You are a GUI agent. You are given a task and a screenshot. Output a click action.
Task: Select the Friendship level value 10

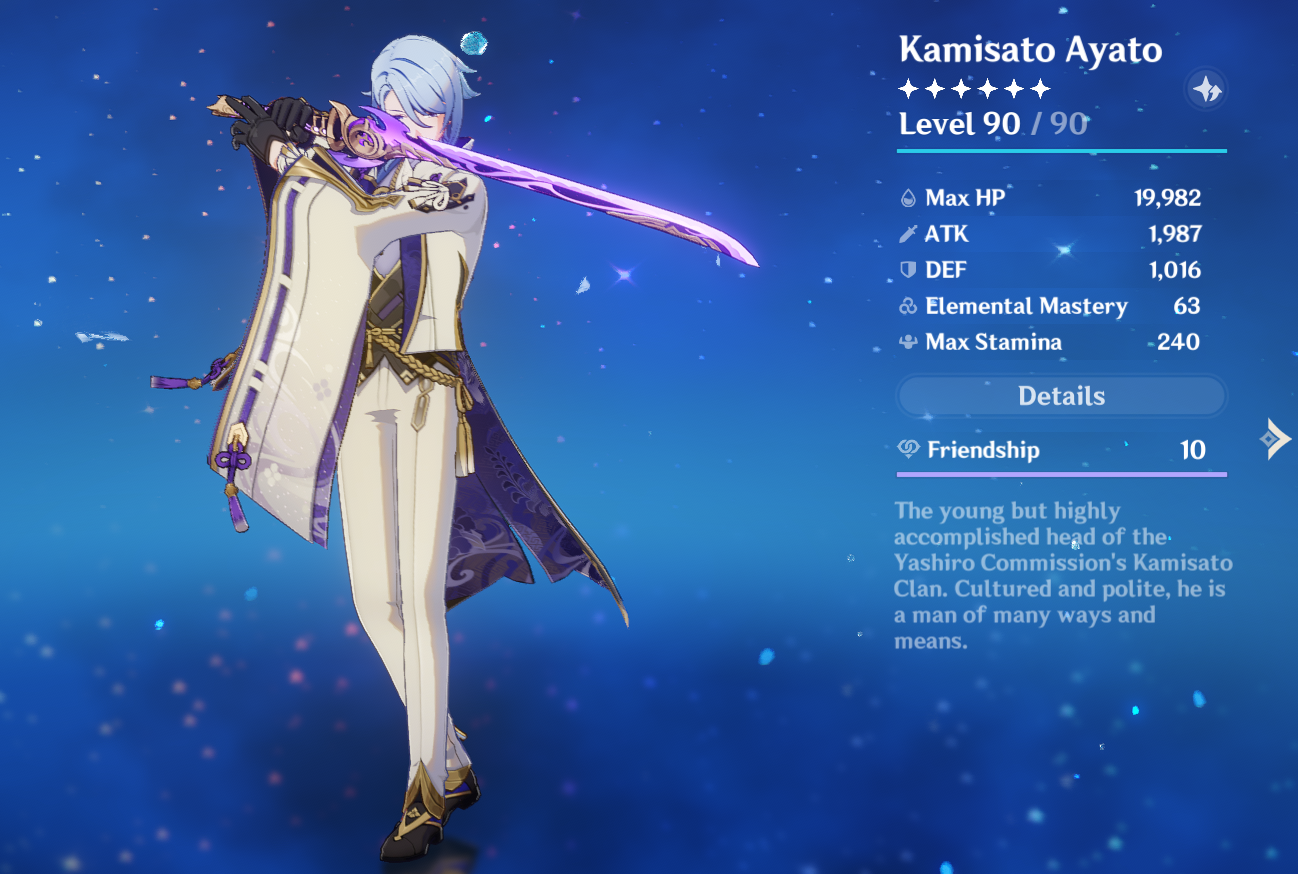(x=1192, y=450)
